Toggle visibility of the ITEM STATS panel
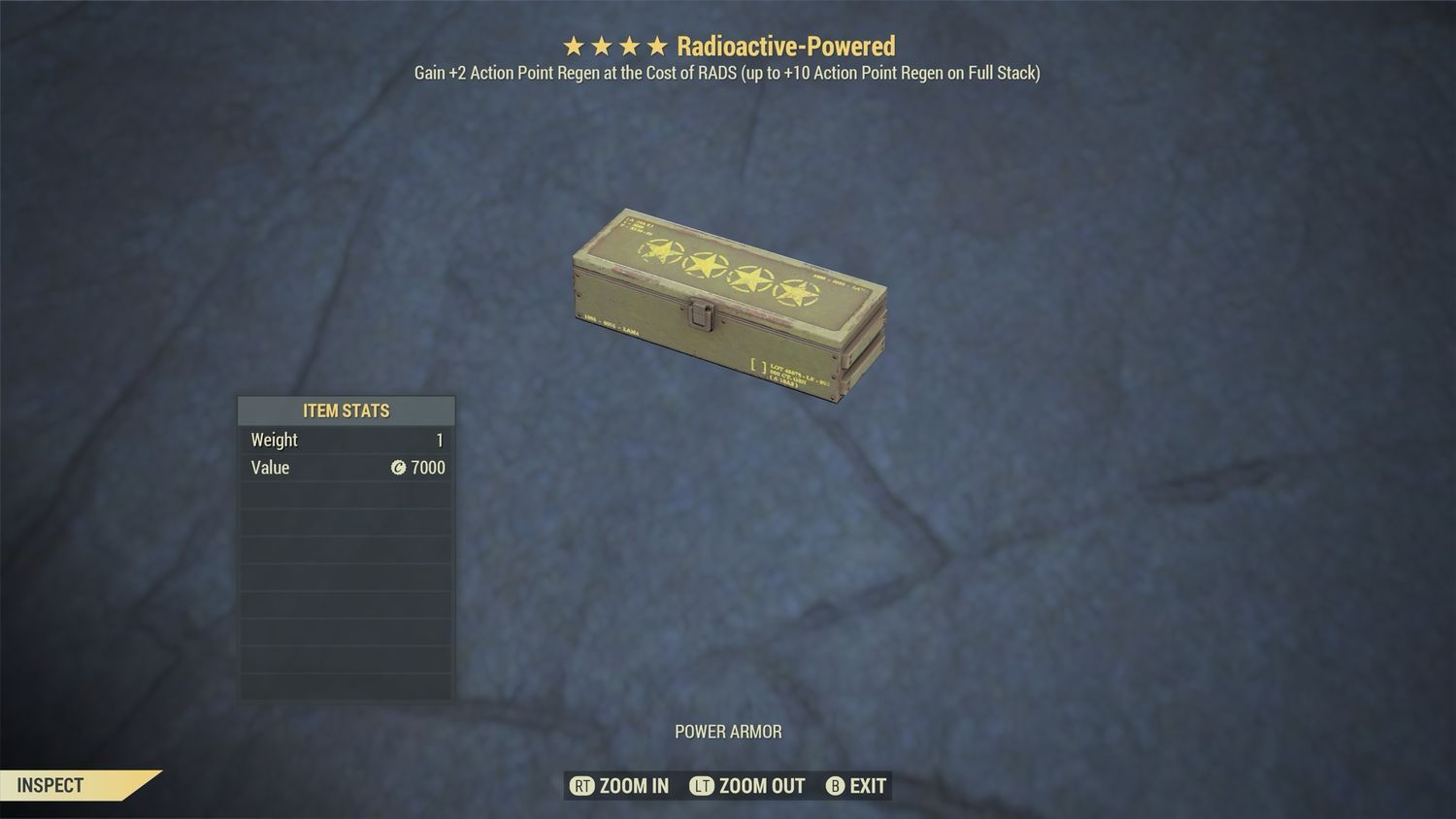The height and width of the screenshot is (819, 1456). coord(346,410)
